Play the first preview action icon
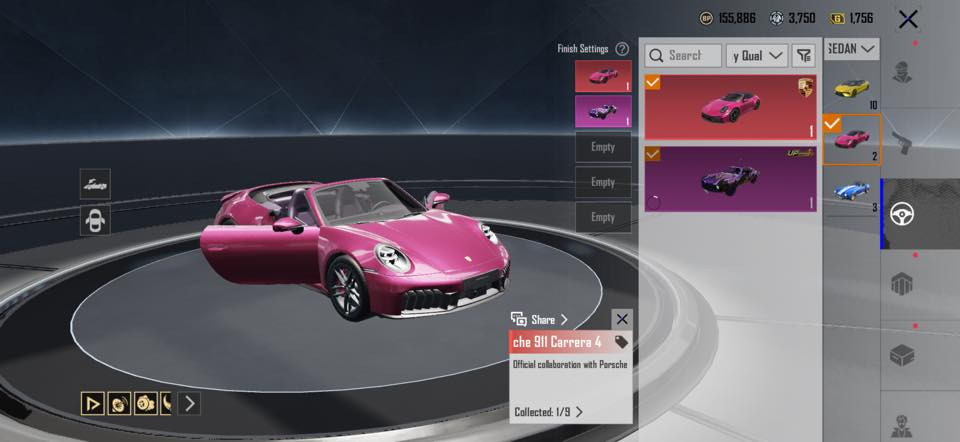This screenshot has width=960, height=442. pyautogui.click(x=92, y=403)
